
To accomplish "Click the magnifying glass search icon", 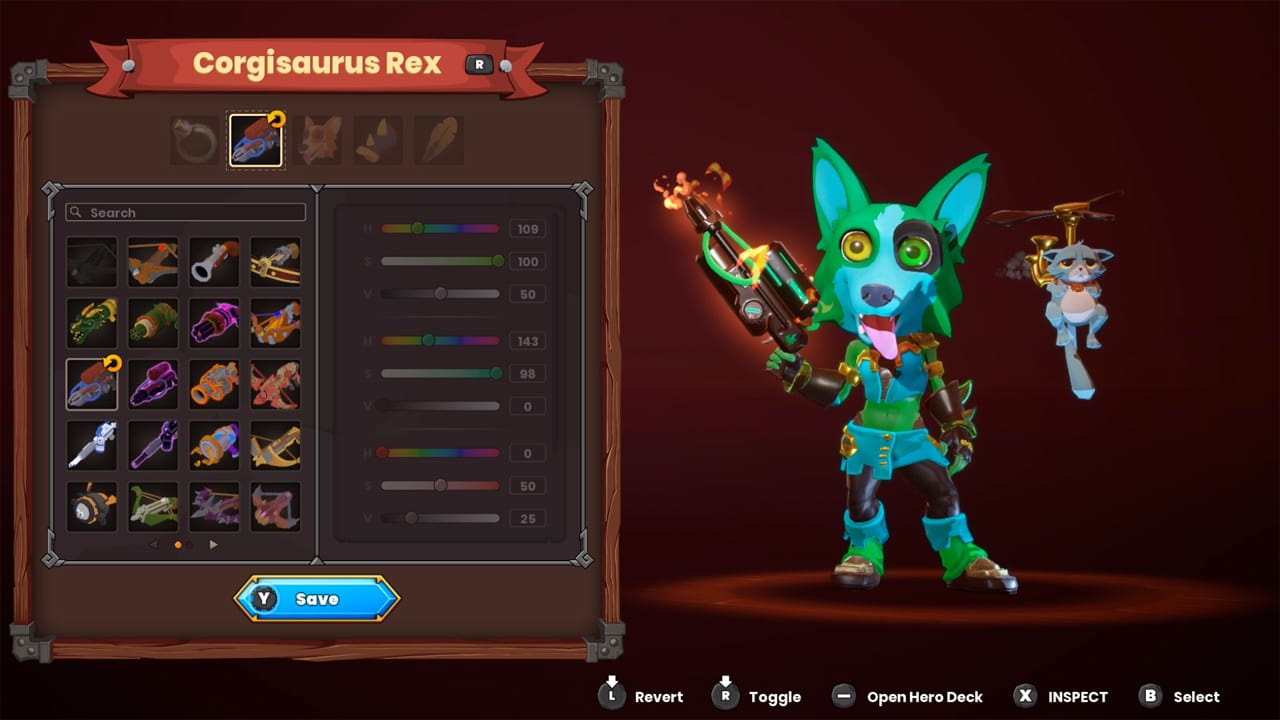I will click(76, 212).
